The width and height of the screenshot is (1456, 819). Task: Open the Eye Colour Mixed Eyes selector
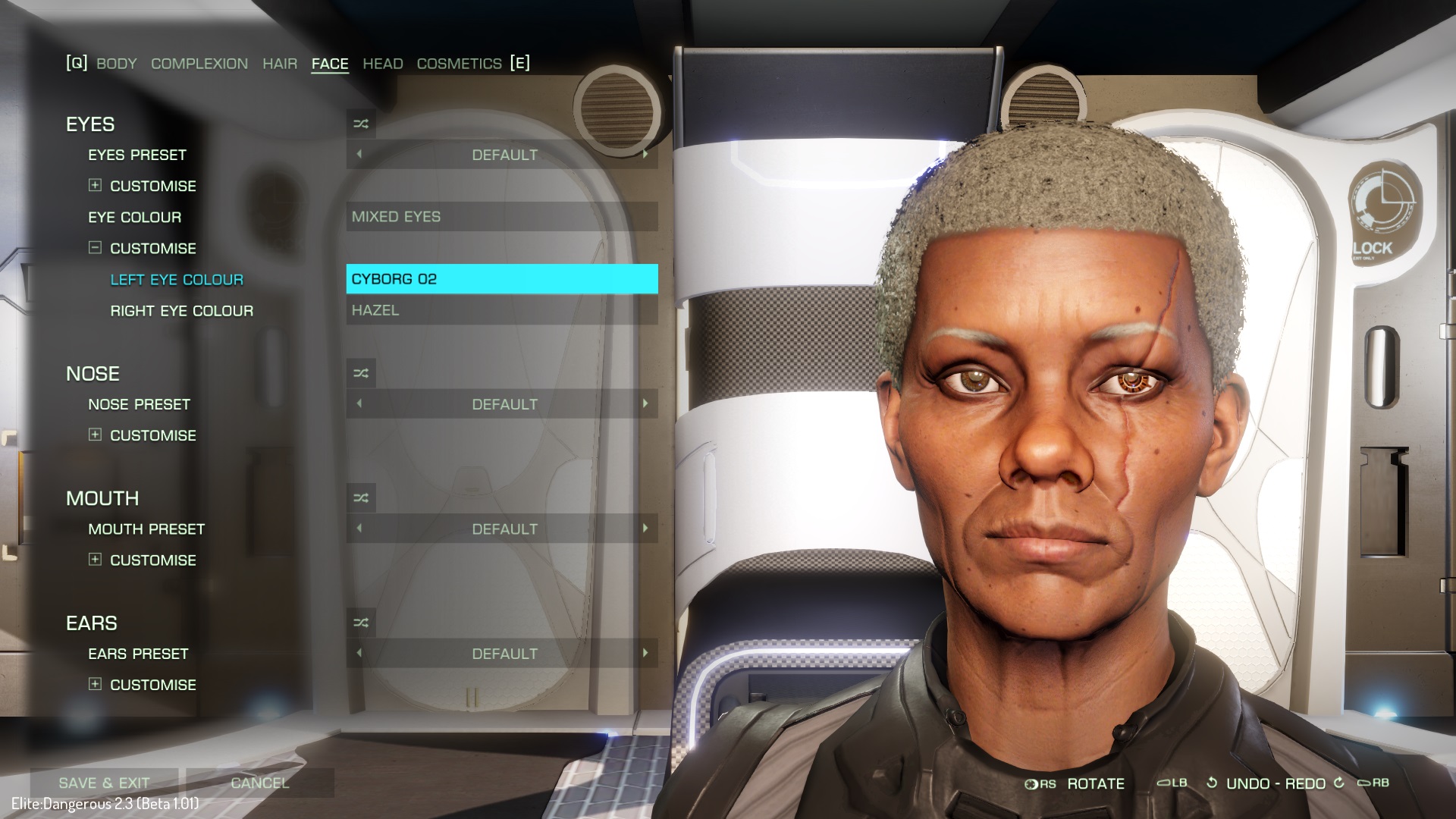click(x=502, y=217)
